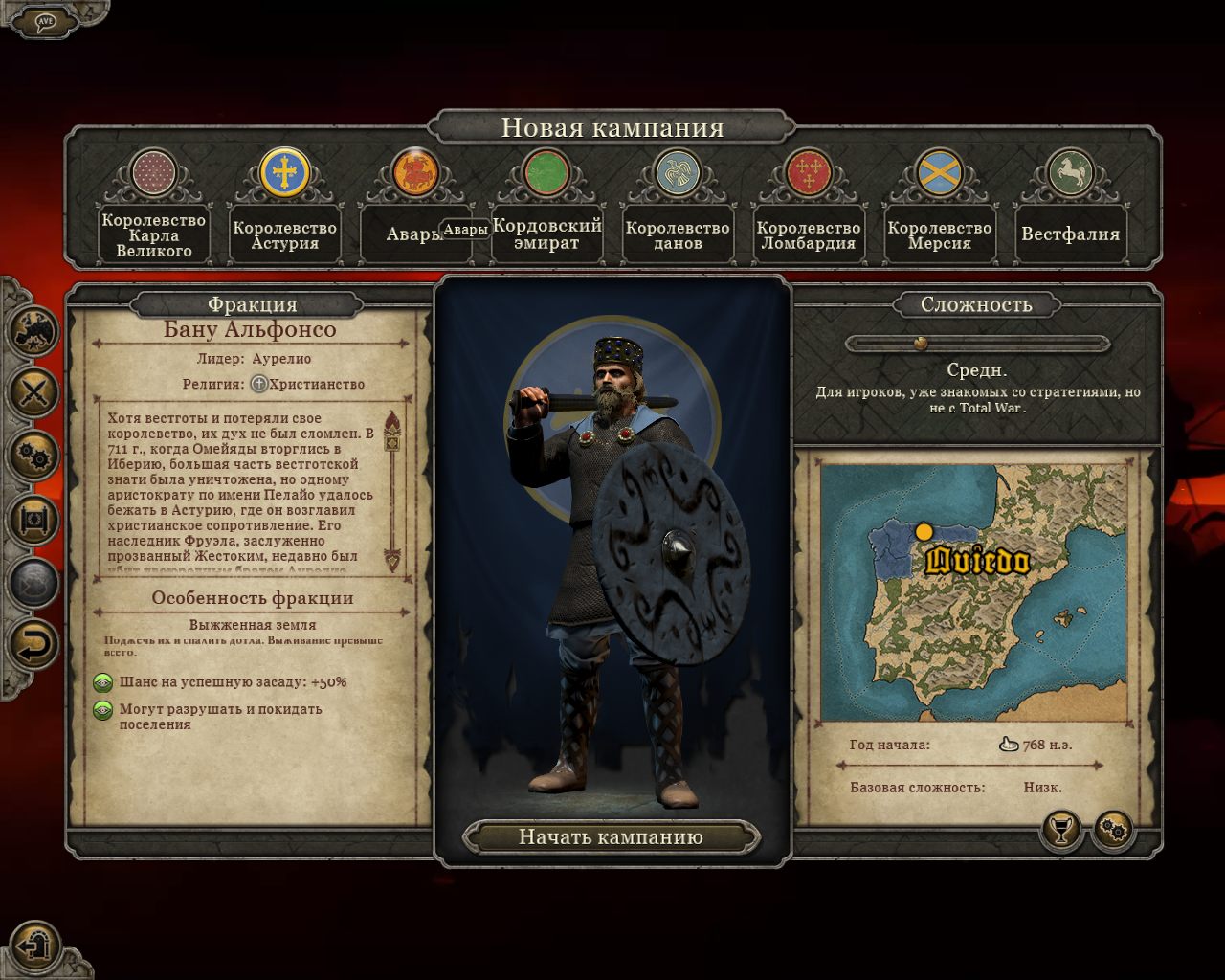Select the Королевство Ломбардия faction

809,173
